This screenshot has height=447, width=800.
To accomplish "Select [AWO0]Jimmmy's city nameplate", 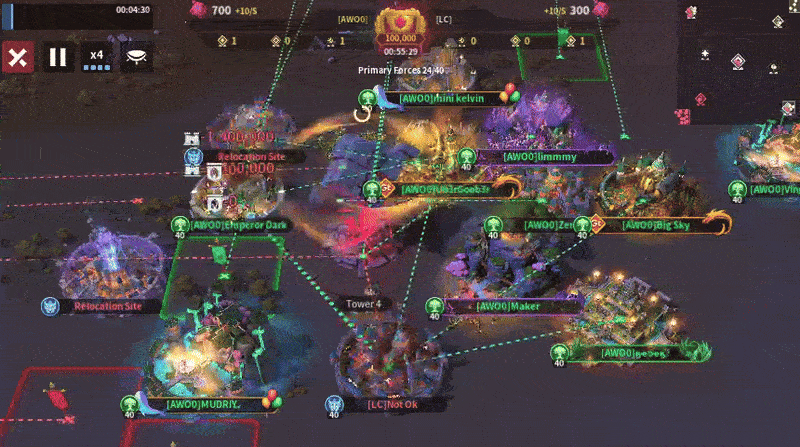I will point(540,157).
